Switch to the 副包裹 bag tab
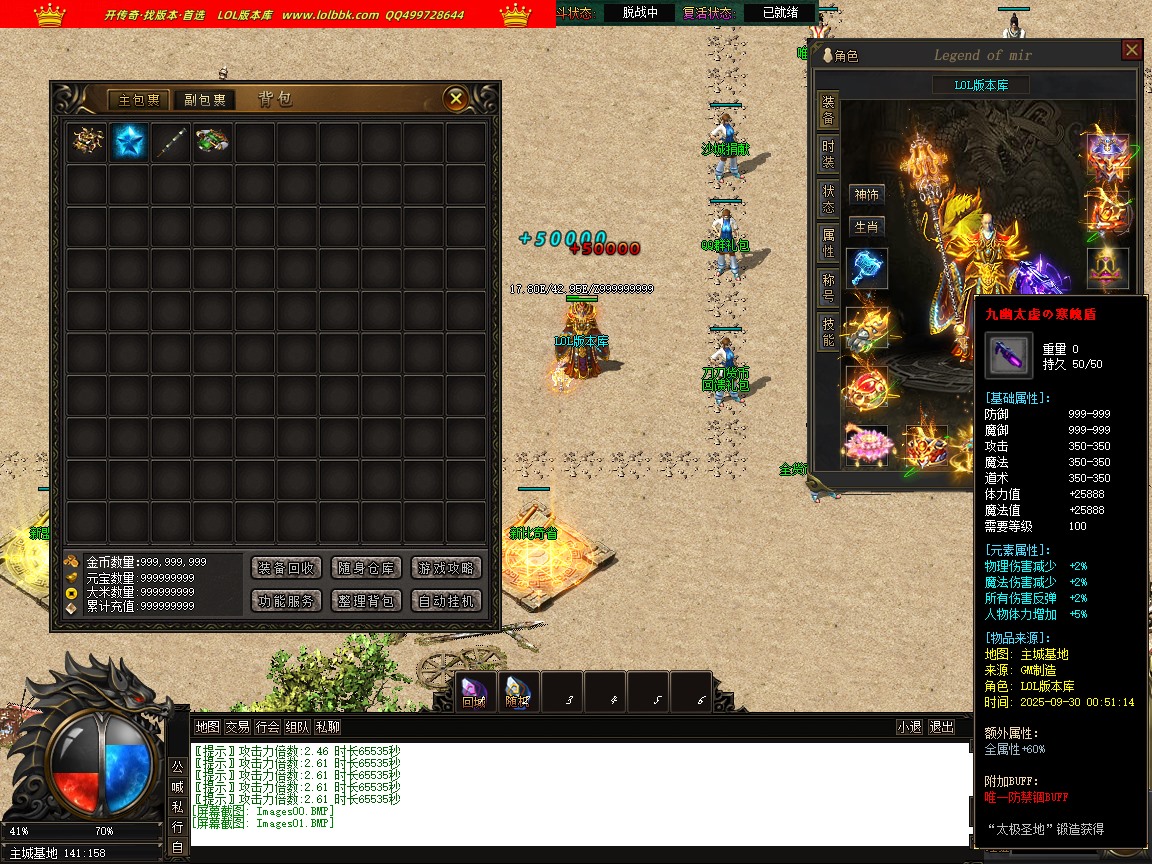 coord(204,100)
